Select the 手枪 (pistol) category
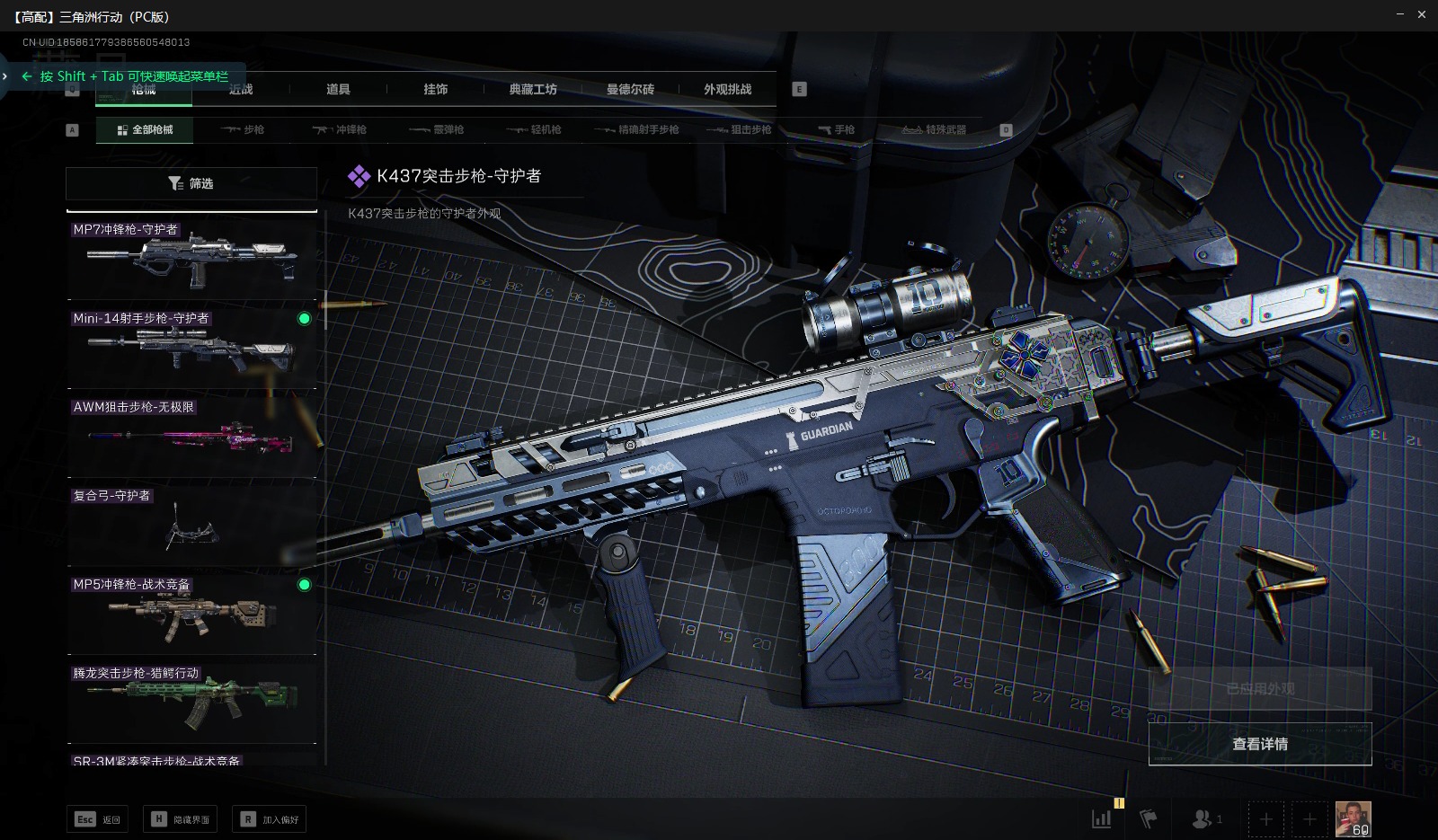This screenshot has height=840, width=1438. [836, 129]
